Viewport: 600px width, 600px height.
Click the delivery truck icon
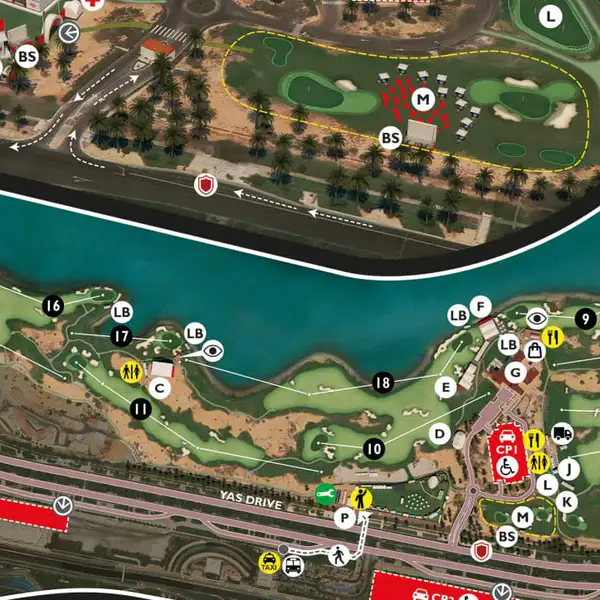(562, 434)
